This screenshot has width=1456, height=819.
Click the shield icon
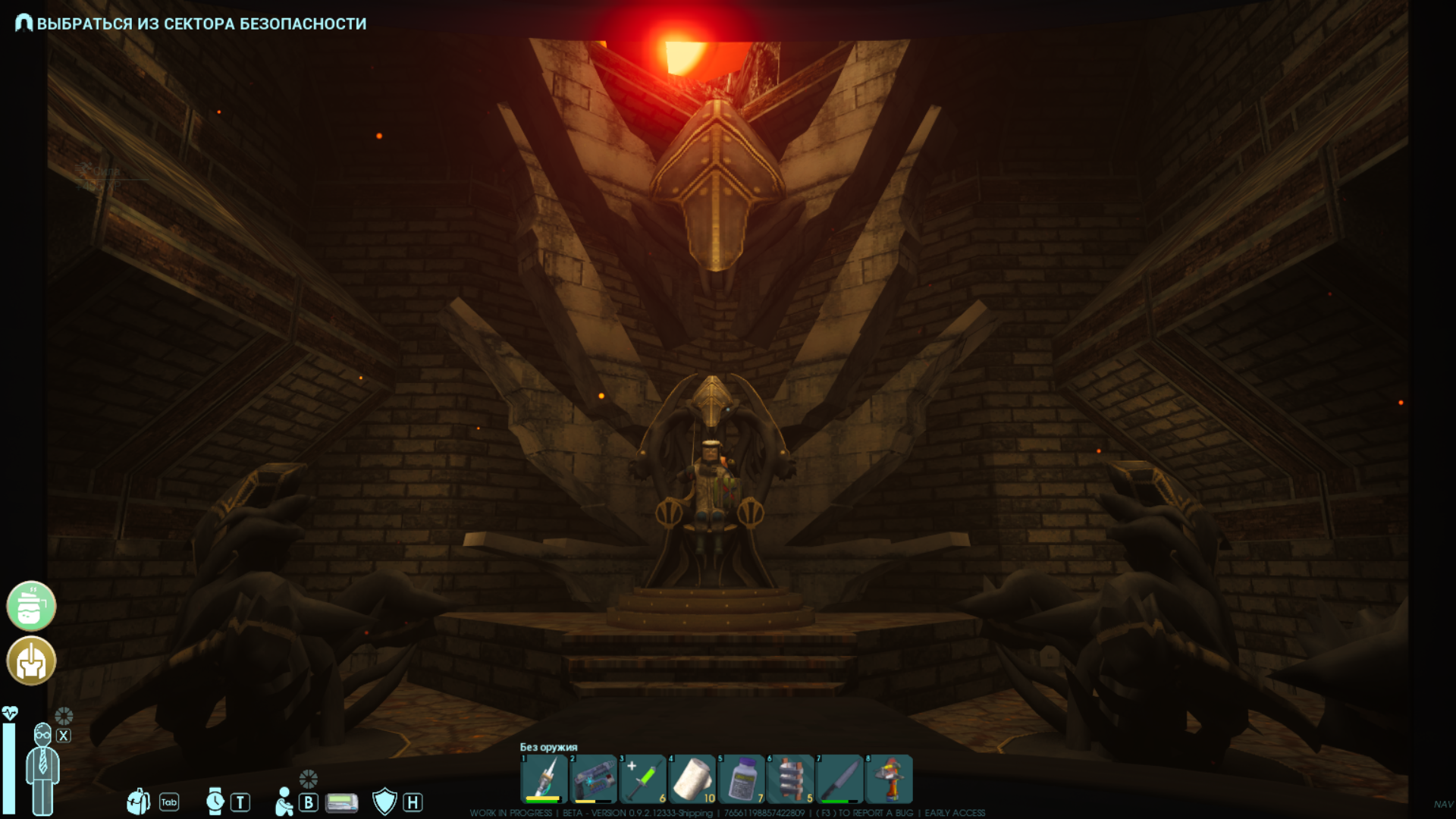pyautogui.click(x=384, y=802)
